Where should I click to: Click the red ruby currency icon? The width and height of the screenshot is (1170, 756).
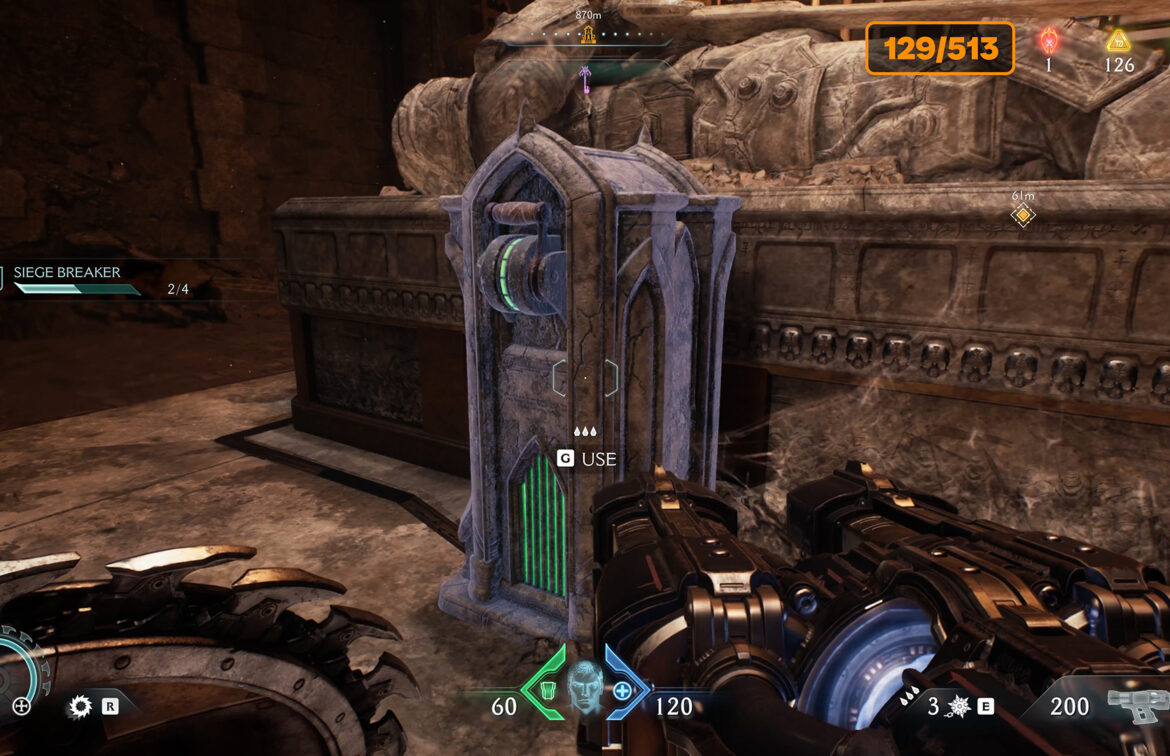[x=1049, y=40]
